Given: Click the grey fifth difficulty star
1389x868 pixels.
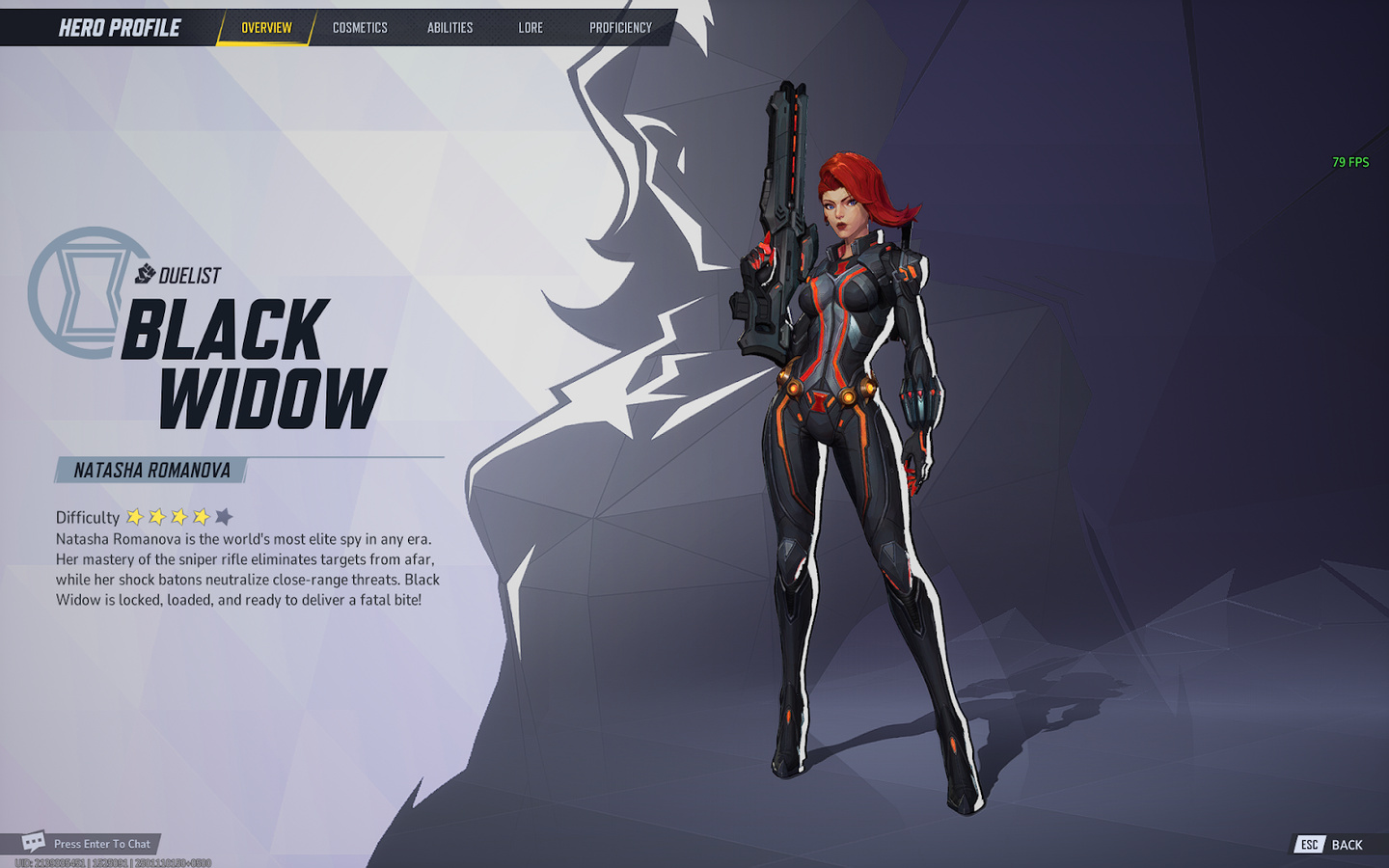Looking at the screenshot, I should [x=224, y=517].
